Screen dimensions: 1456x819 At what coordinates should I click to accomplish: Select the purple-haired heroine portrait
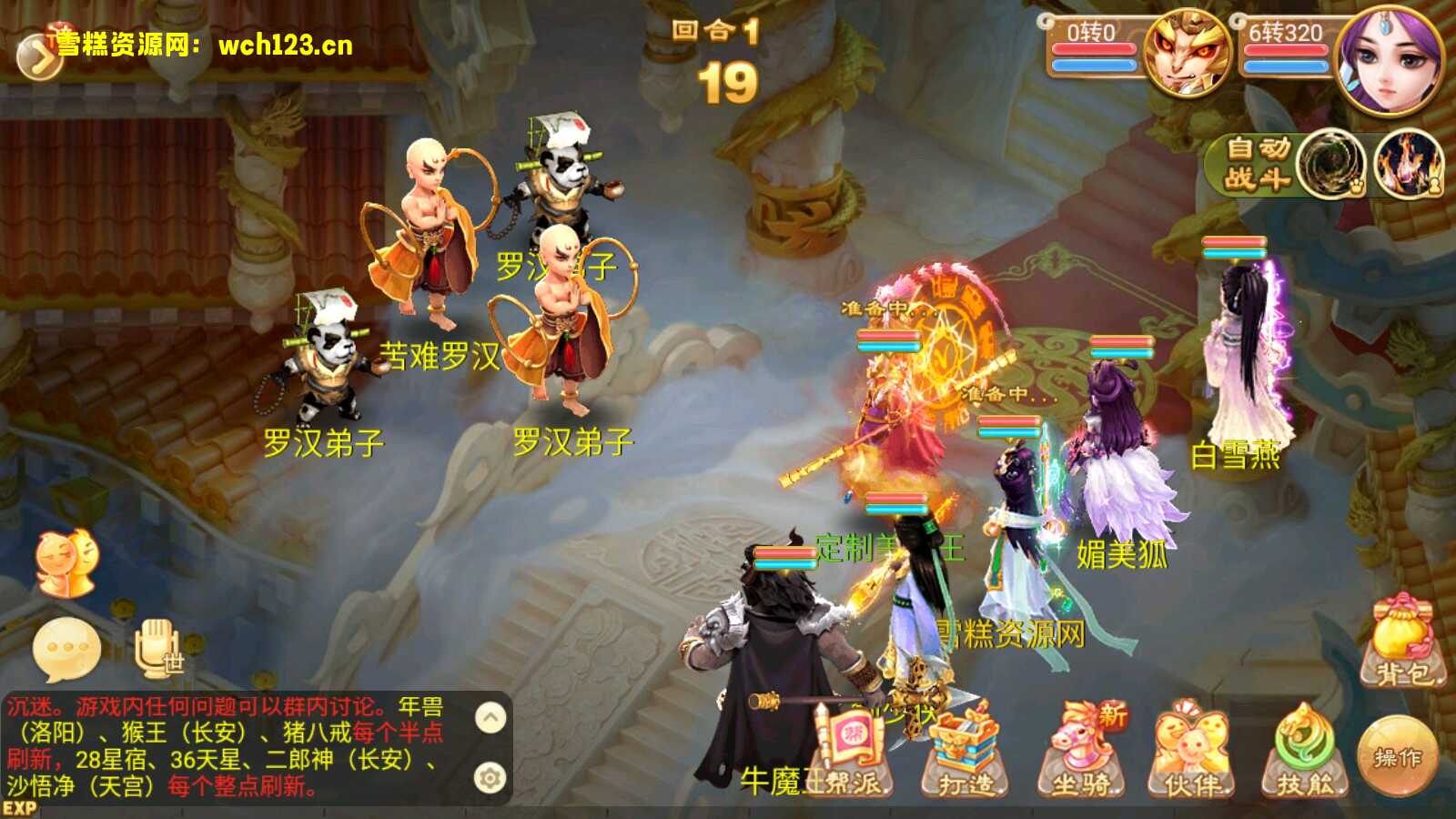coord(1389,60)
